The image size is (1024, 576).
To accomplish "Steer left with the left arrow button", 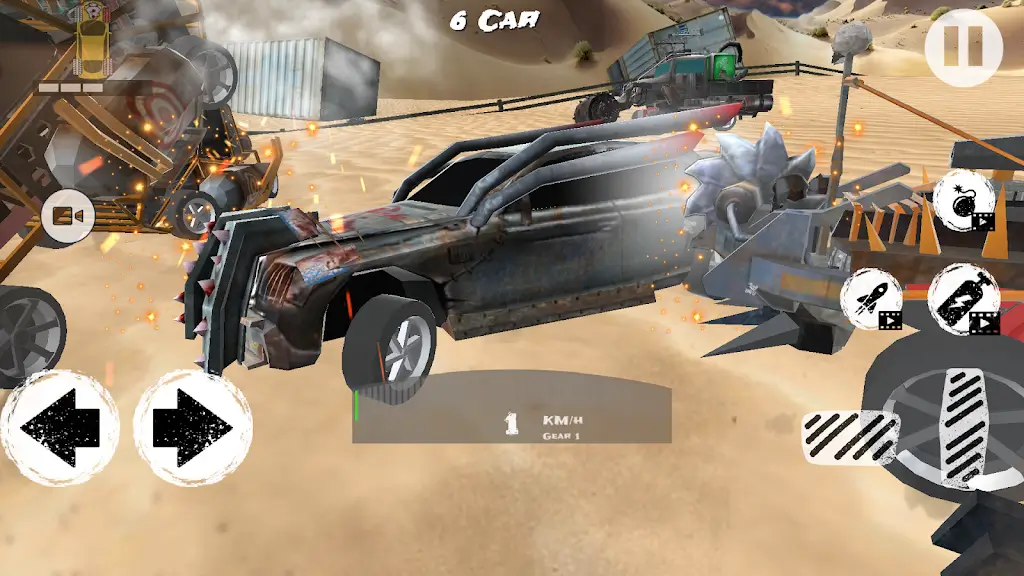I will tap(59, 428).
